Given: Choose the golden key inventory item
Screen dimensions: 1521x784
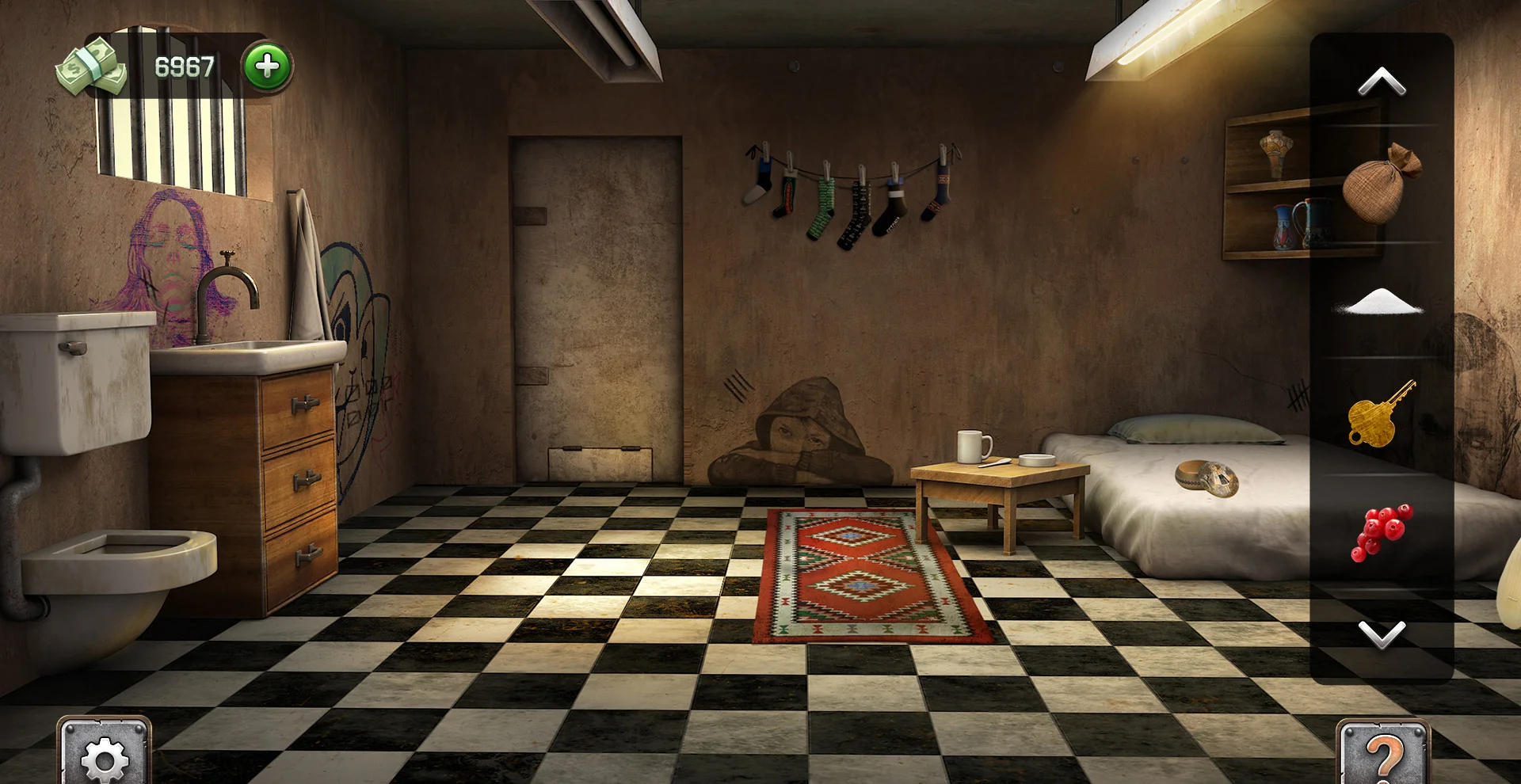Looking at the screenshot, I should tap(1380, 414).
